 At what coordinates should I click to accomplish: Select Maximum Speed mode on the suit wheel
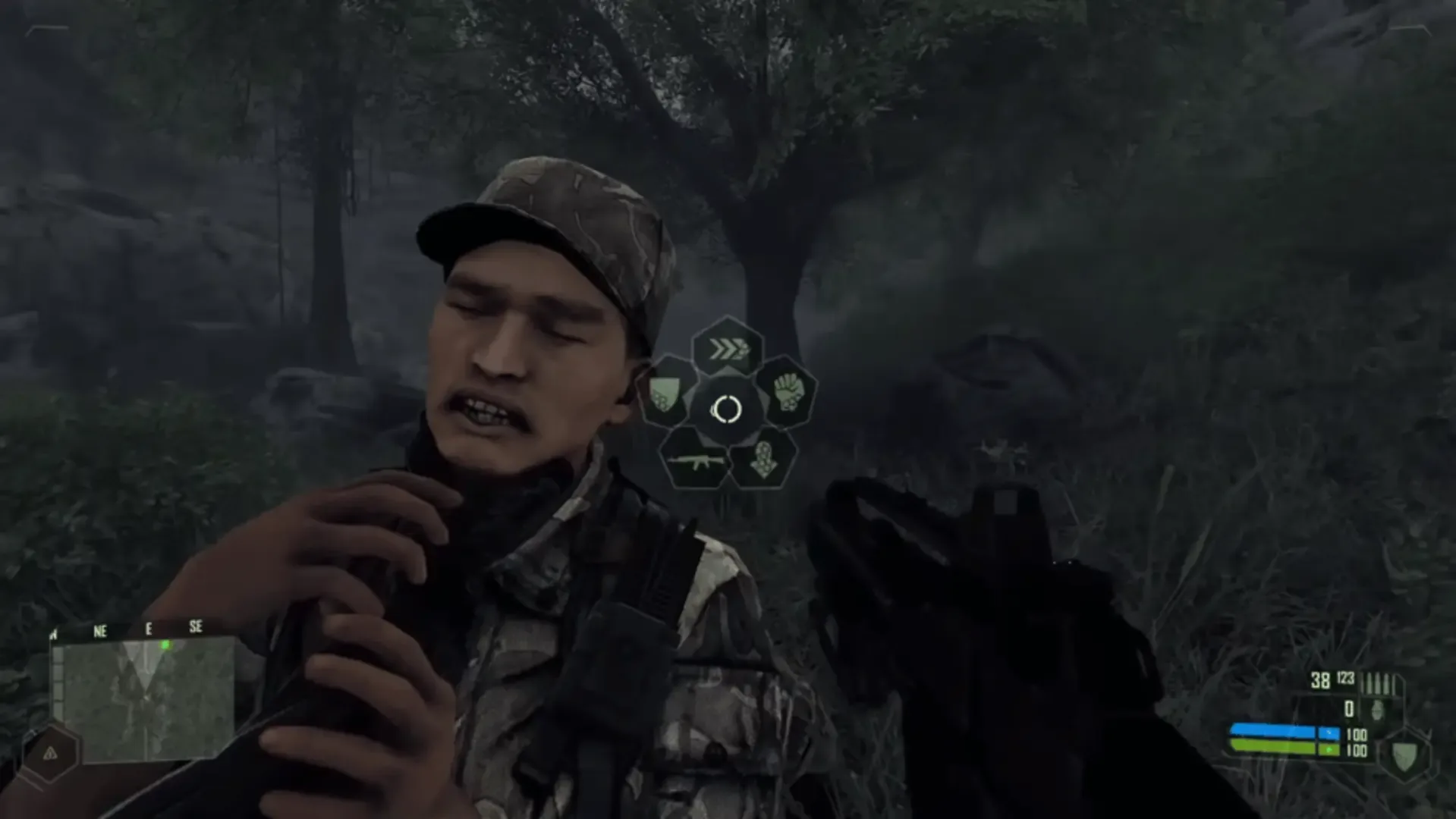(x=727, y=348)
